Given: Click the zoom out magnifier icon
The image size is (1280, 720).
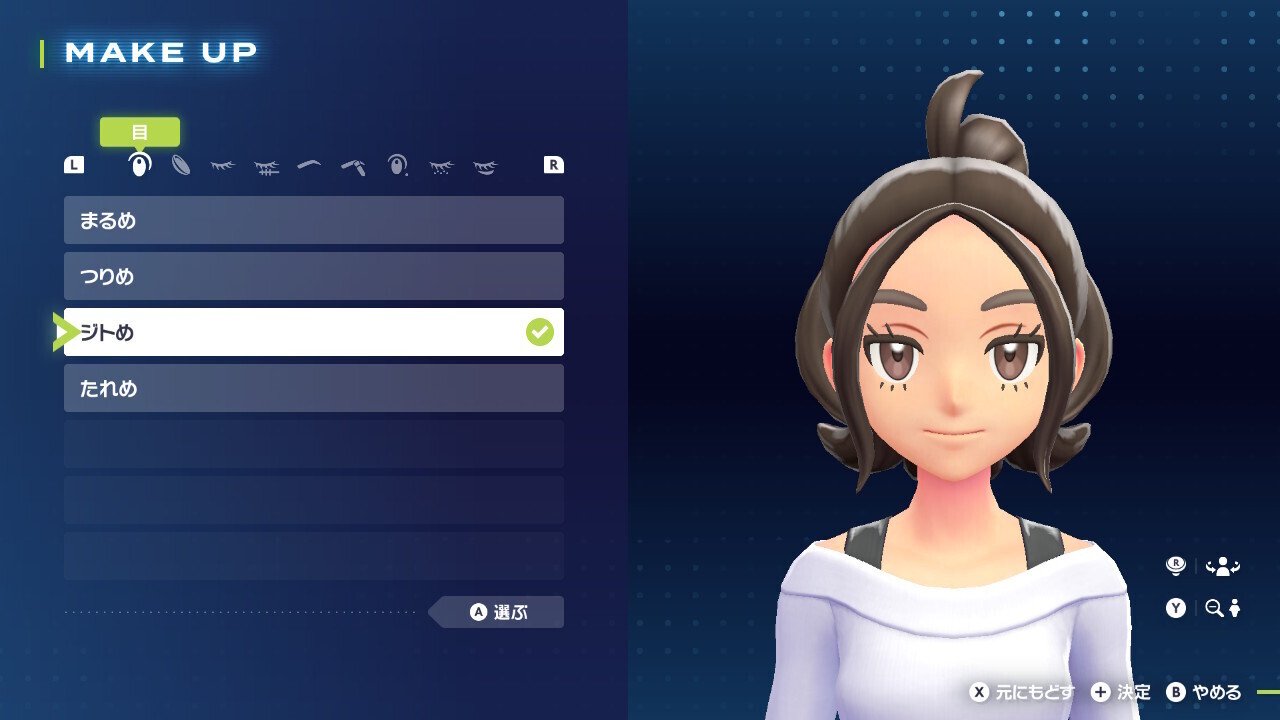Looking at the screenshot, I should tap(1218, 608).
